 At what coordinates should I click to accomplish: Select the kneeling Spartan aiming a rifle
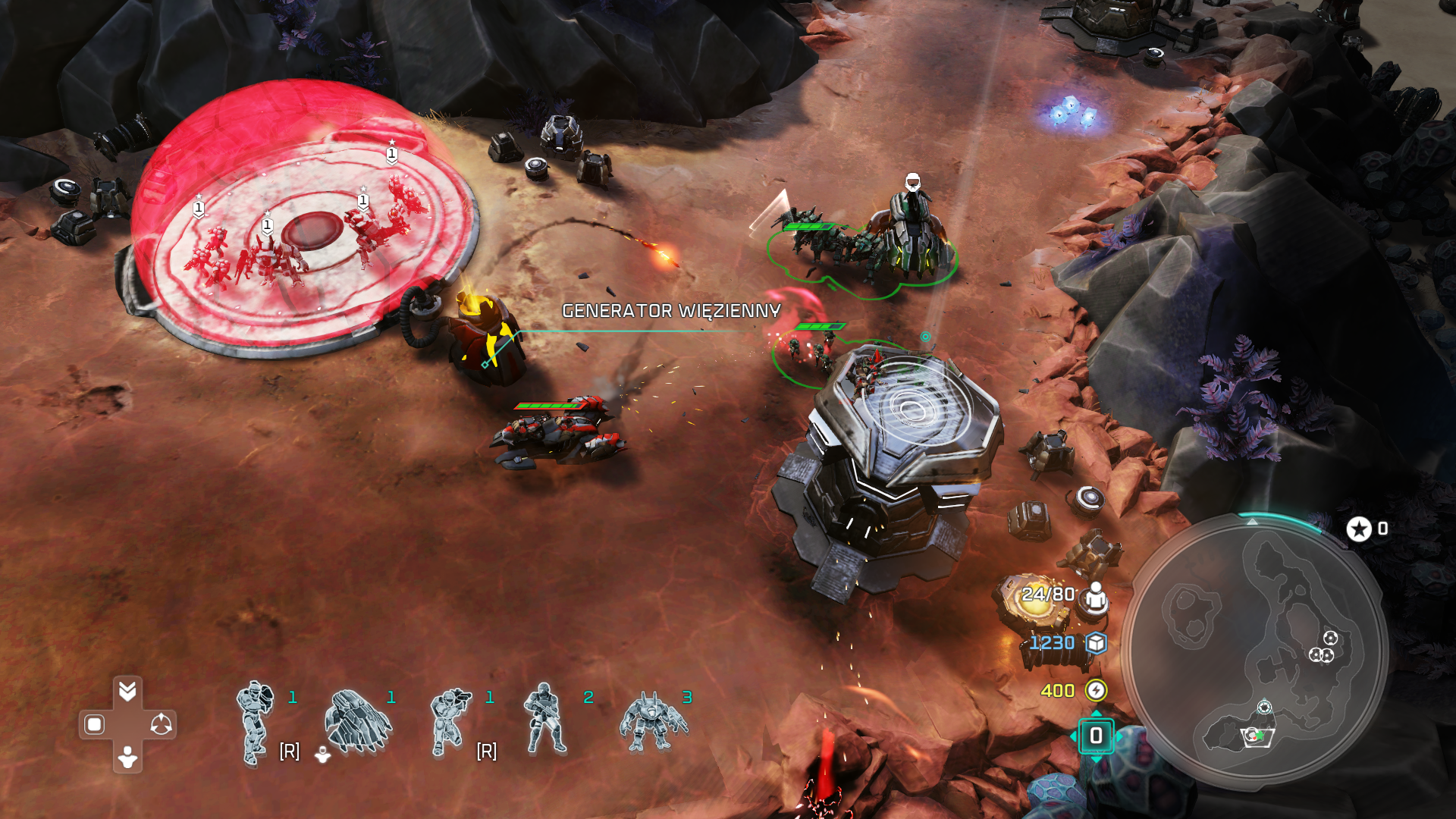coord(450,722)
